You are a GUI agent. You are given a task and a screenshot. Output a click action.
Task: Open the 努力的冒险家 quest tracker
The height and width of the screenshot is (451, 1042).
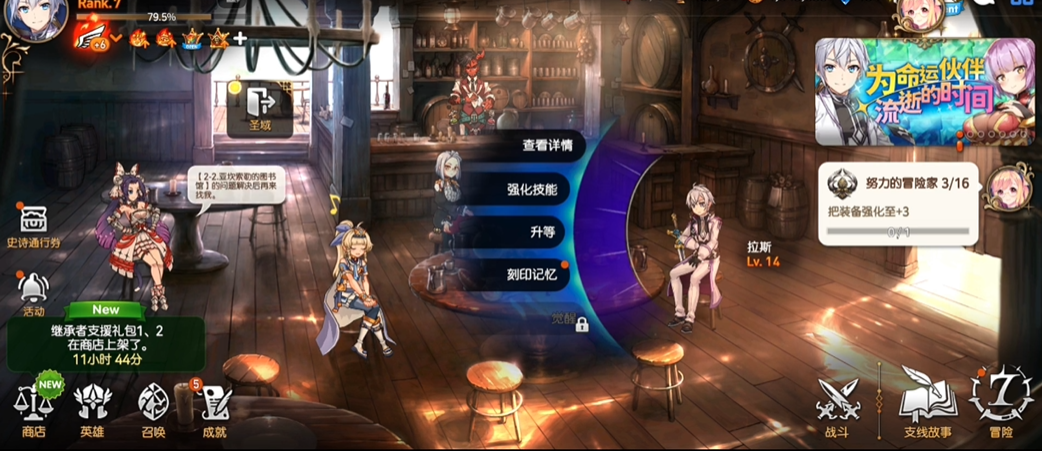(897, 205)
